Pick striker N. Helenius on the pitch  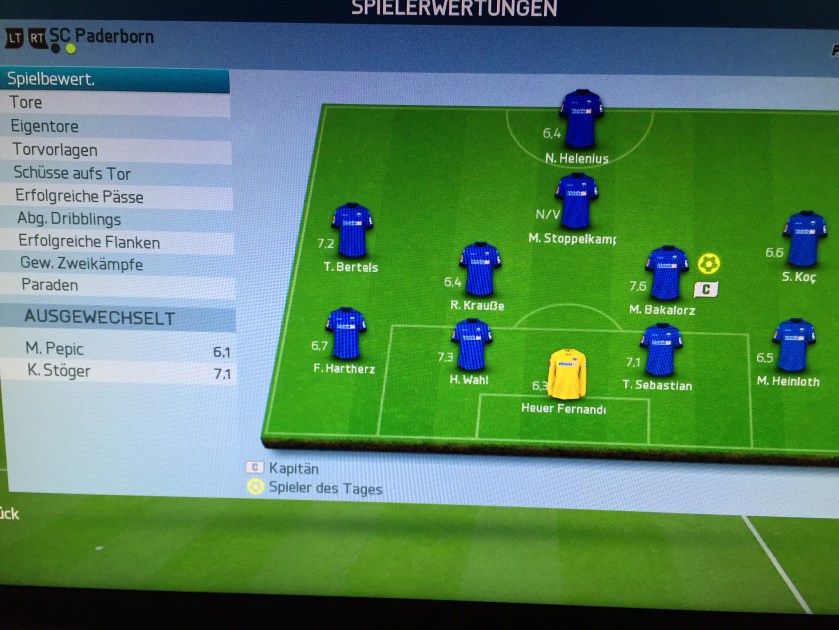[581, 120]
